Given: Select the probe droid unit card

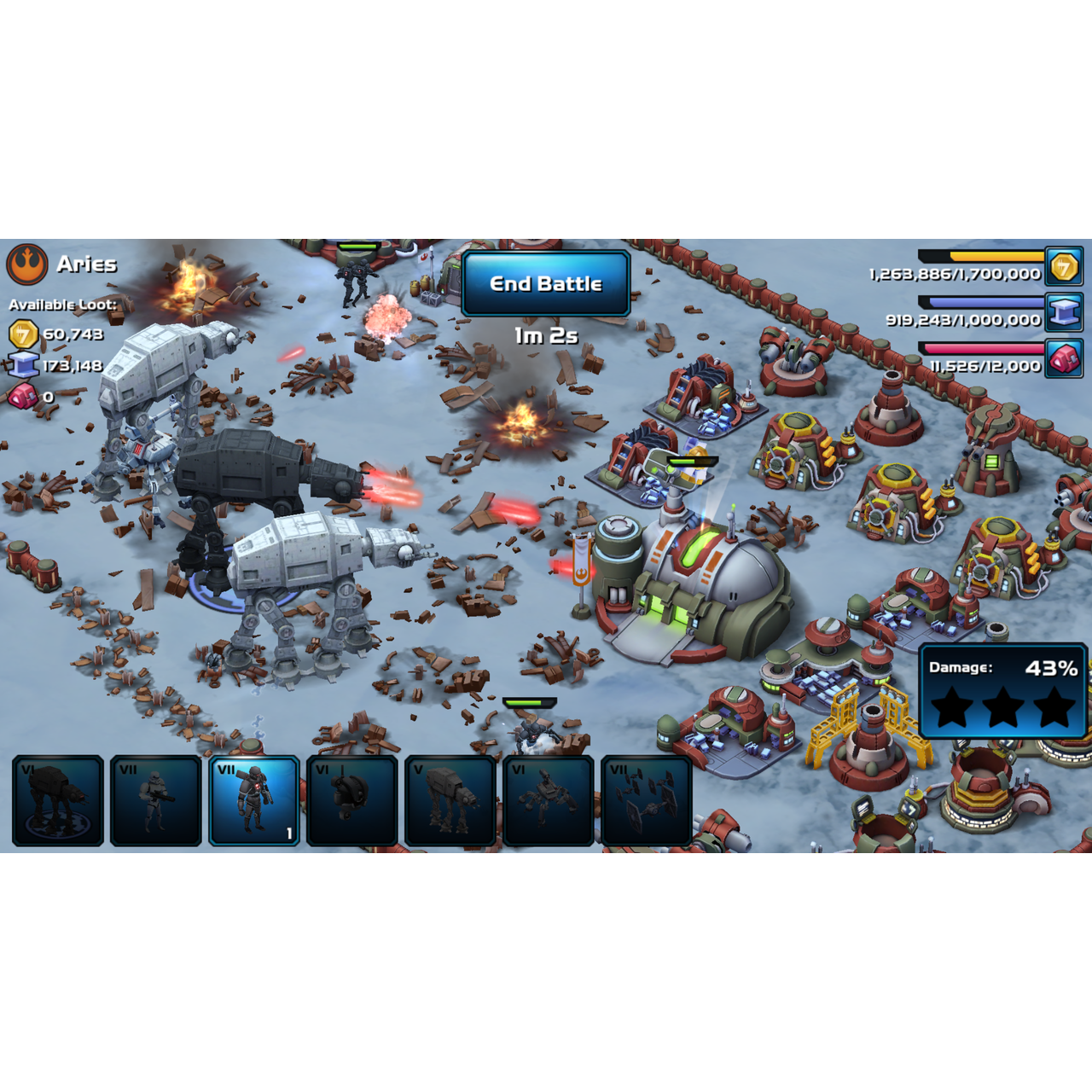Looking at the screenshot, I should click(x=351, y=800).
